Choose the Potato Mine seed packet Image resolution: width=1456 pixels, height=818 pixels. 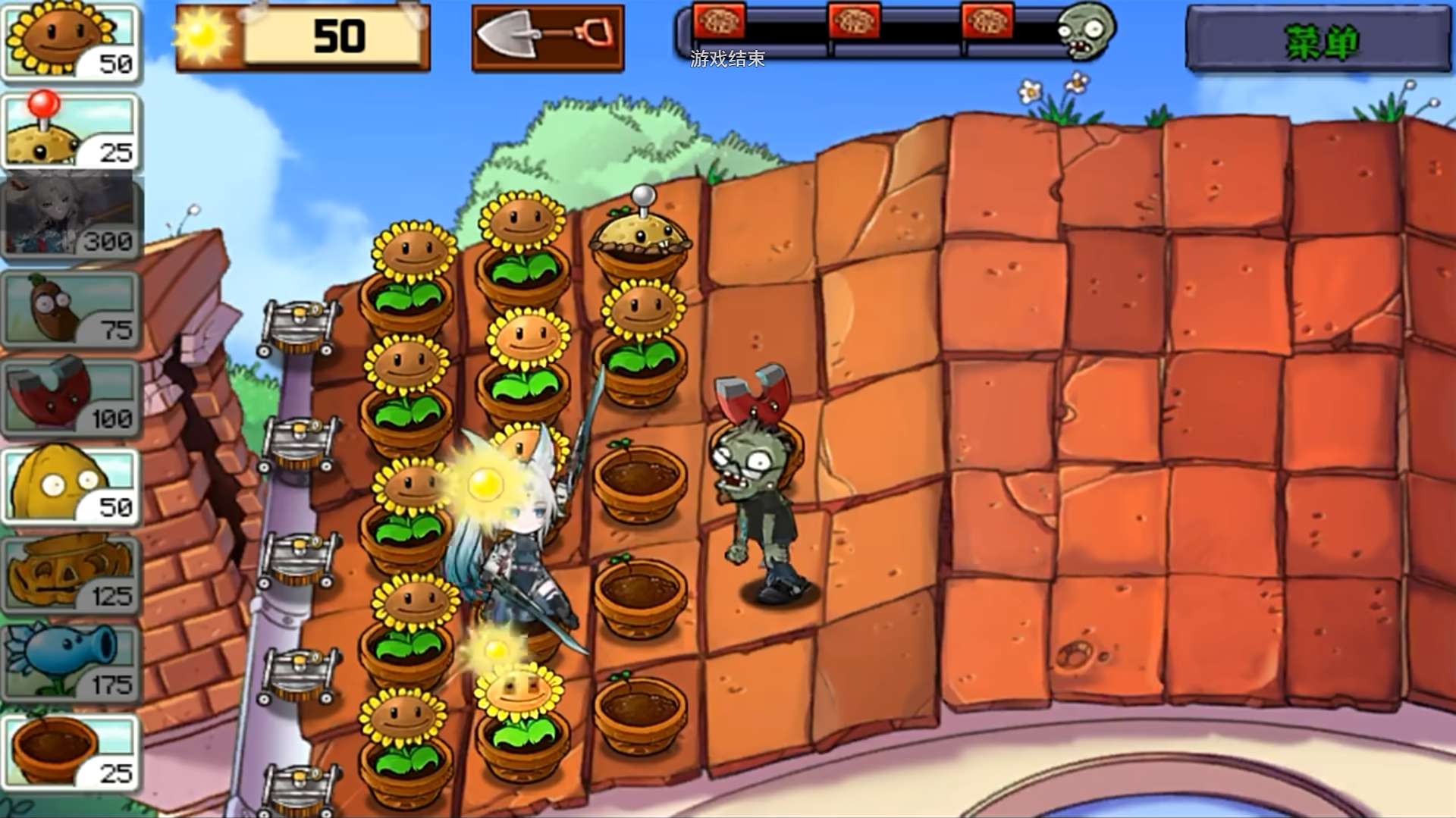coord(72,130)
